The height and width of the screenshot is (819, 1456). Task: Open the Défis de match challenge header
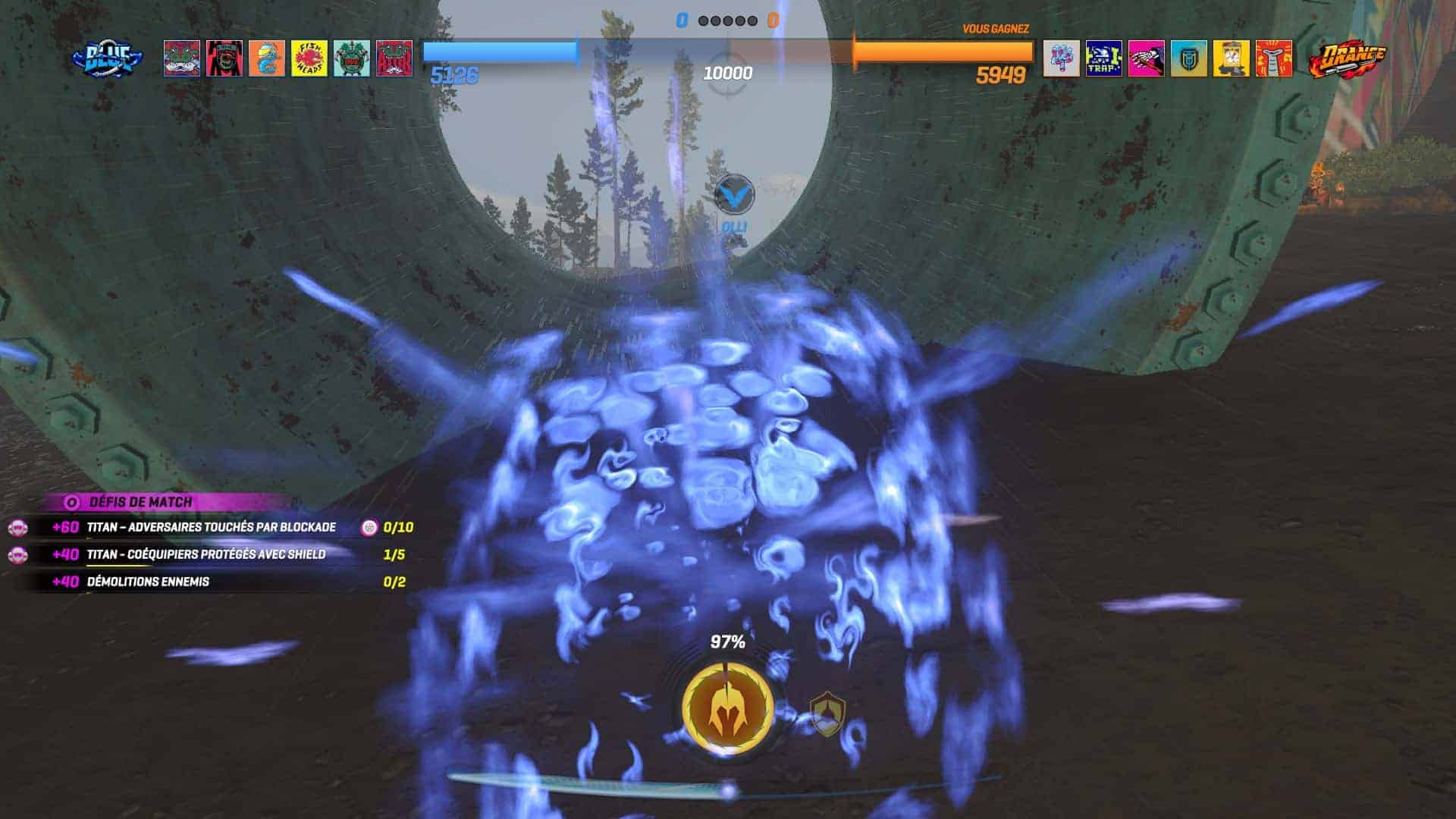pos(141,502)
